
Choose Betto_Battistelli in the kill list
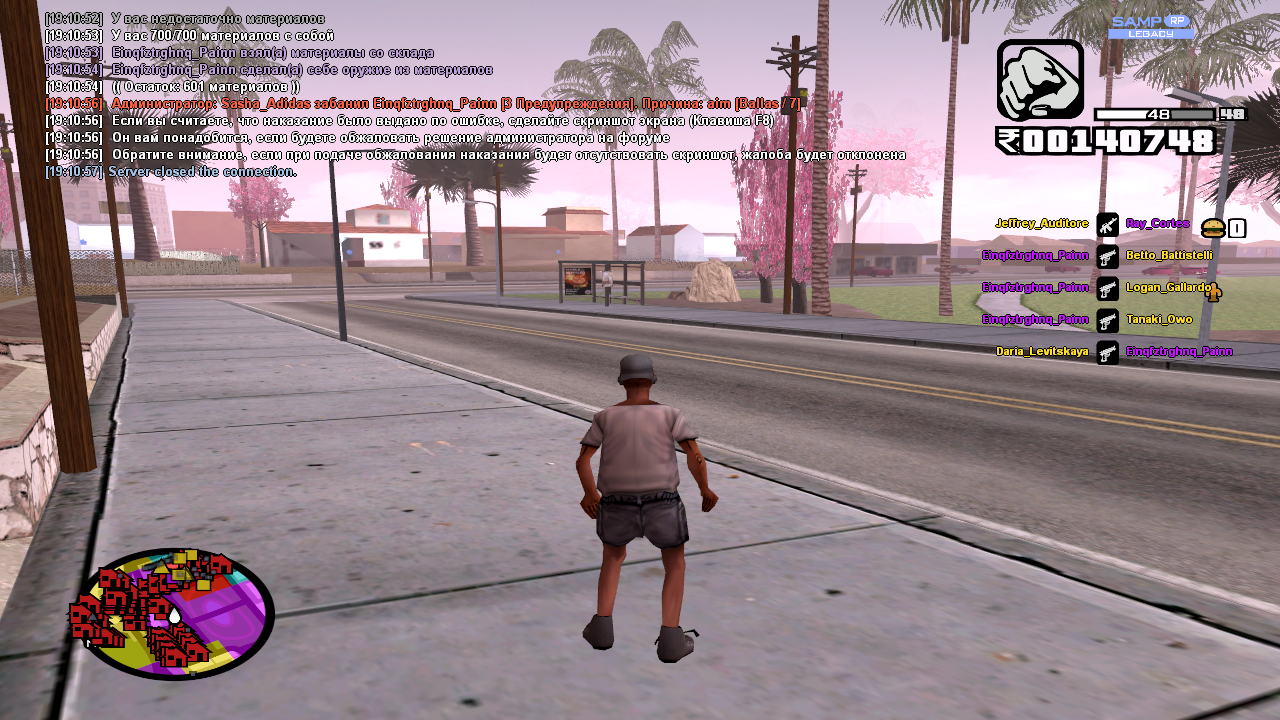1169,256
